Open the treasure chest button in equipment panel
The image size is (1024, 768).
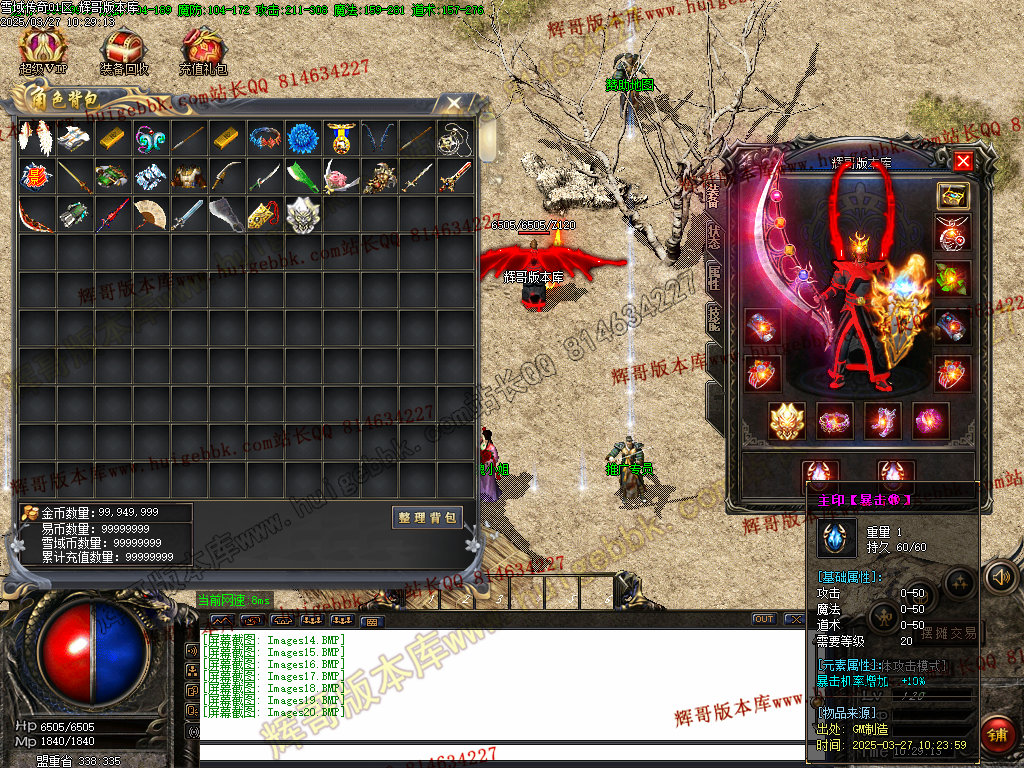(952, 195)
